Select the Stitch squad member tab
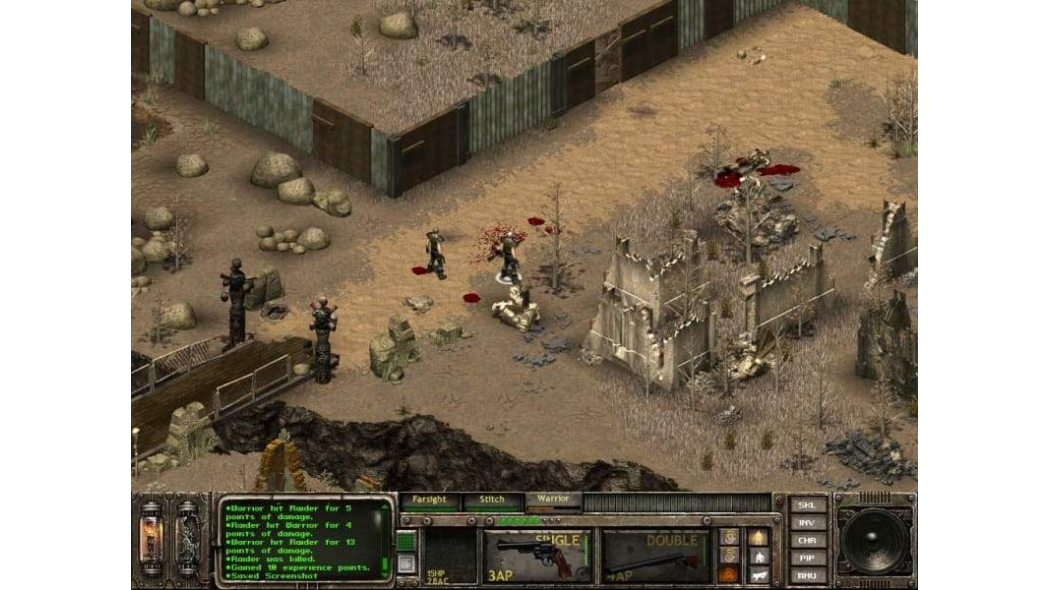The image size is (1050, 590). coord(492,499)
